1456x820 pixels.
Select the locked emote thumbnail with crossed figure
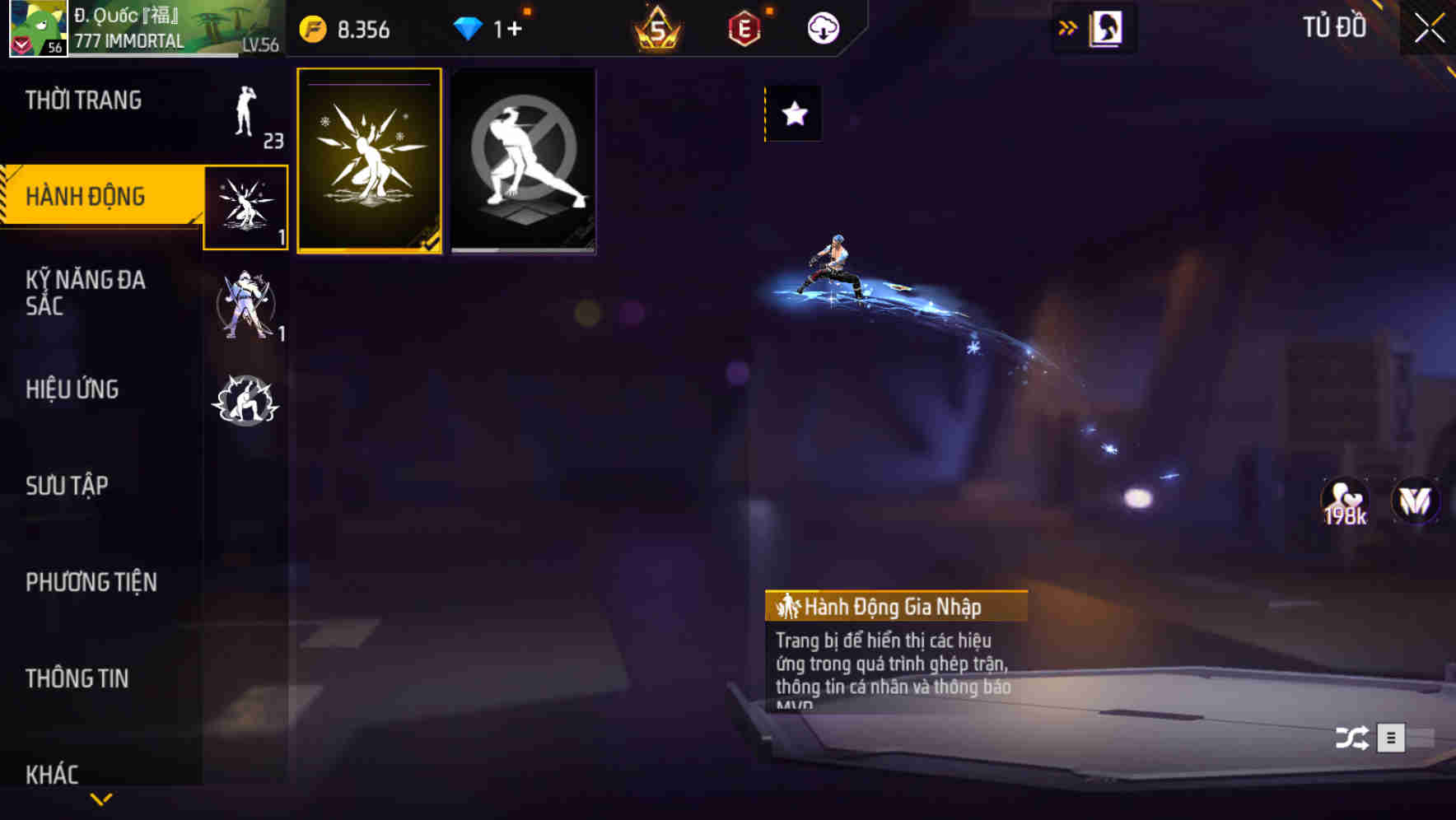(x=523, y=160)
